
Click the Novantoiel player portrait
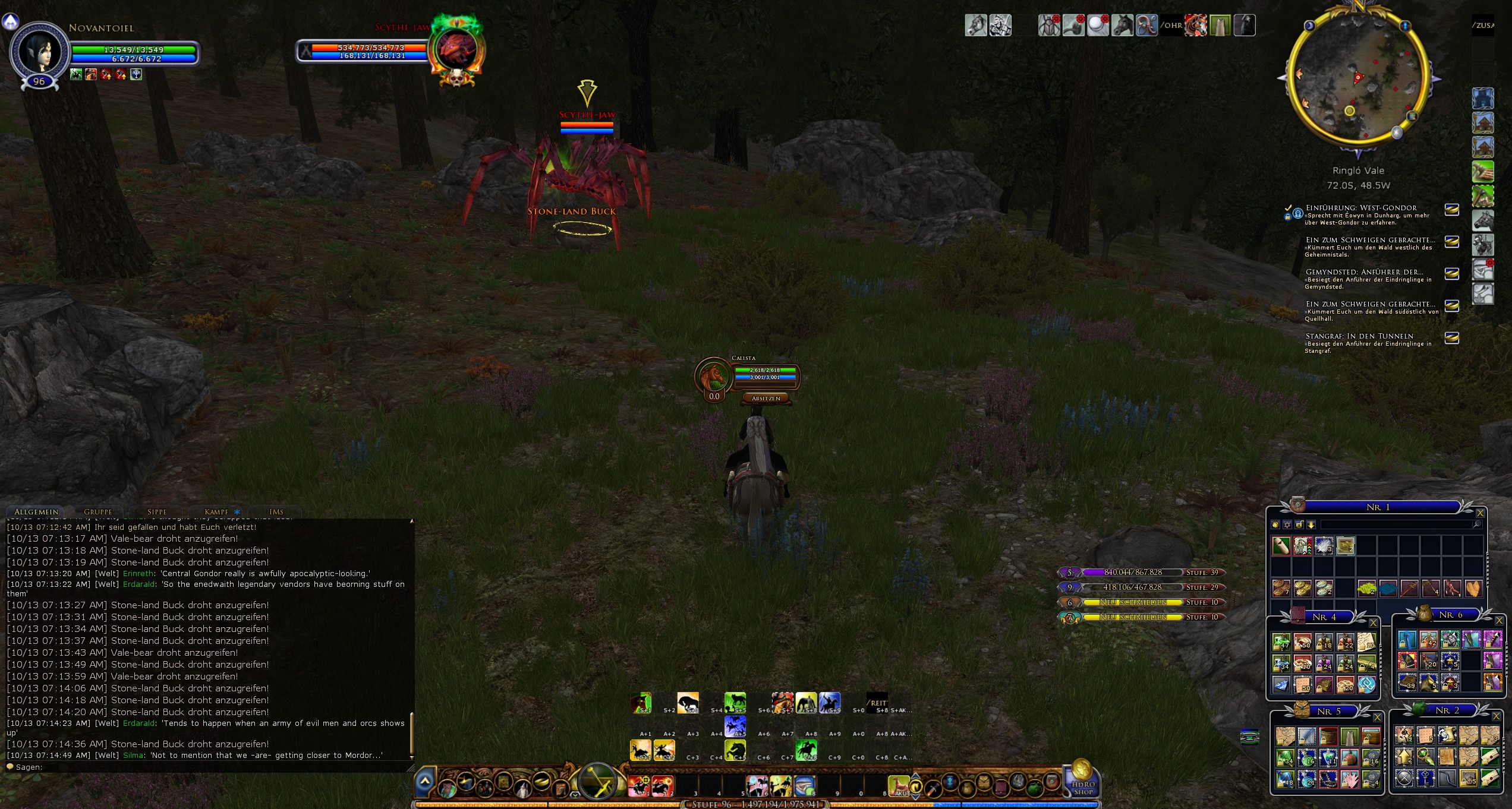40,52
